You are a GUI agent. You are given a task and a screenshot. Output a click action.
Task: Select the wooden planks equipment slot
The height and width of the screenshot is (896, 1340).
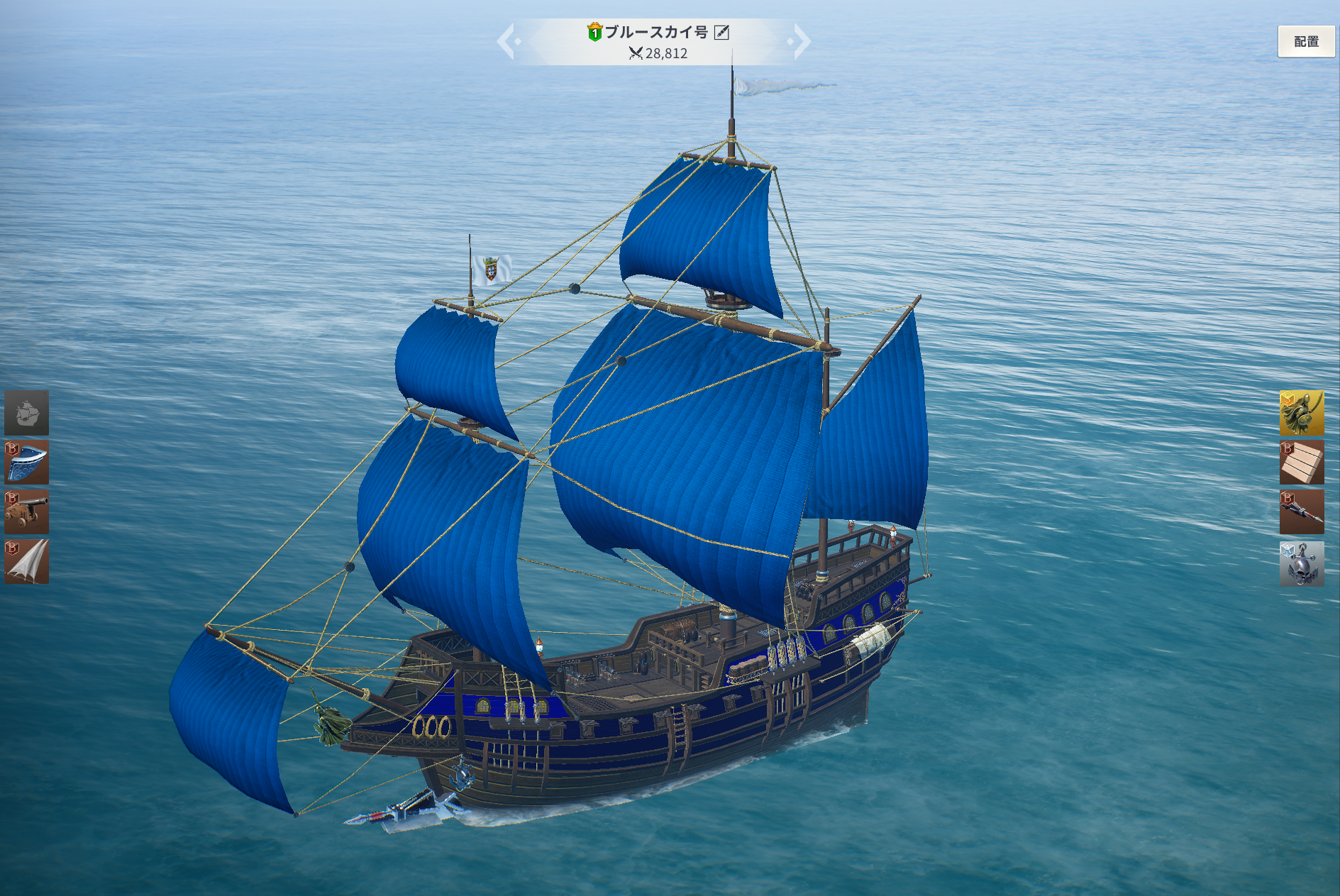pyautogui.click(x=1301, y=462)
